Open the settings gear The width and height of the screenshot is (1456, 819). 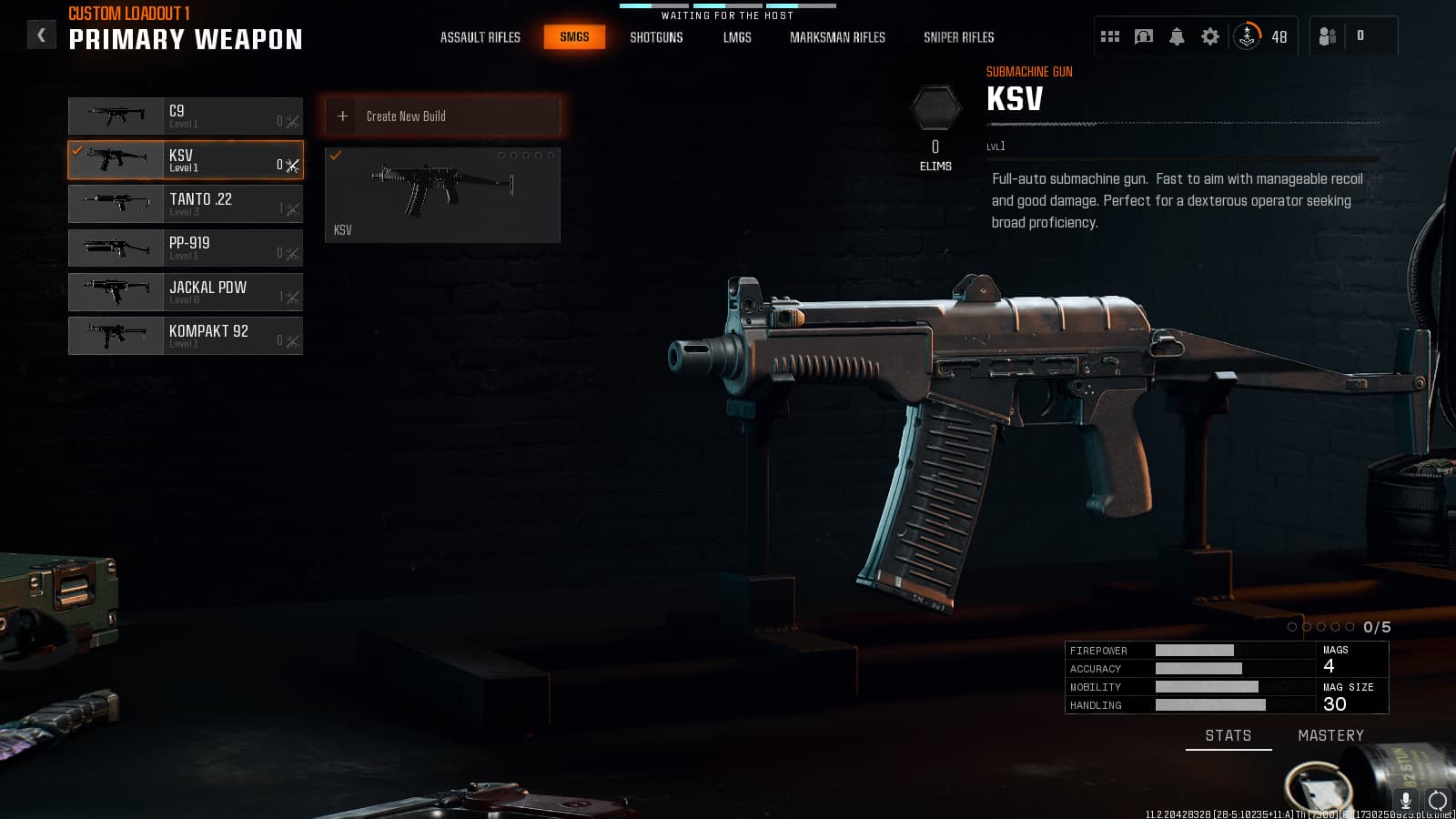pyautogui.click(x=1210, y=36)
